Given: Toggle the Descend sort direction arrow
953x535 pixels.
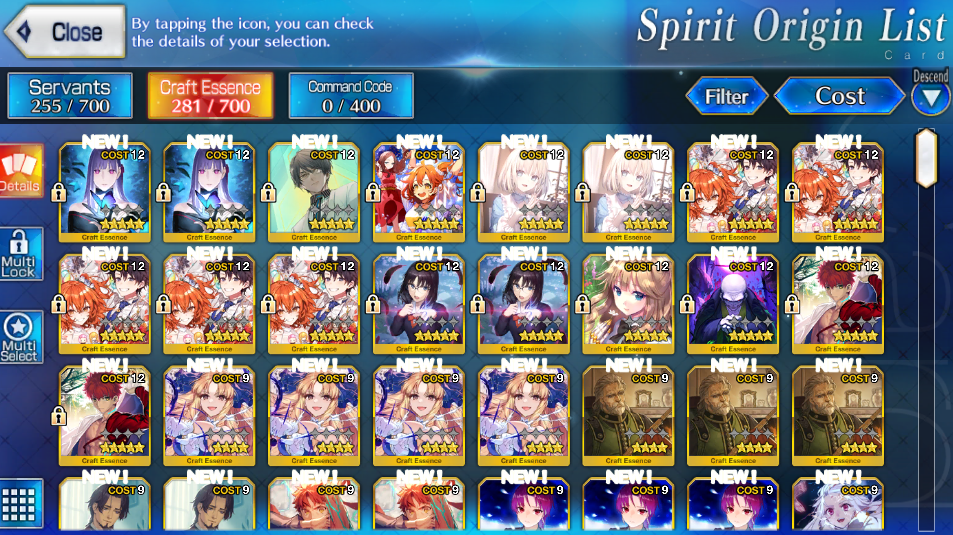Looking at the screenshot, I should (x=930, y=97).
